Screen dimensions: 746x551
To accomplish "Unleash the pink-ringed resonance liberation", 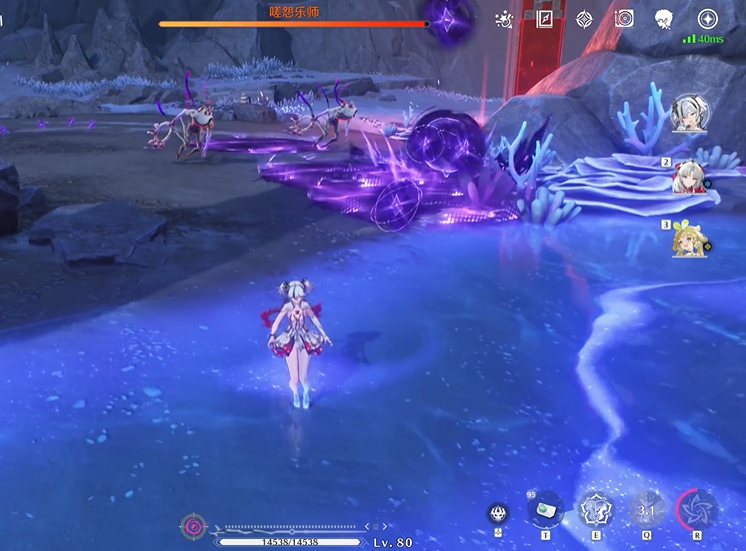I will (697, 509).
